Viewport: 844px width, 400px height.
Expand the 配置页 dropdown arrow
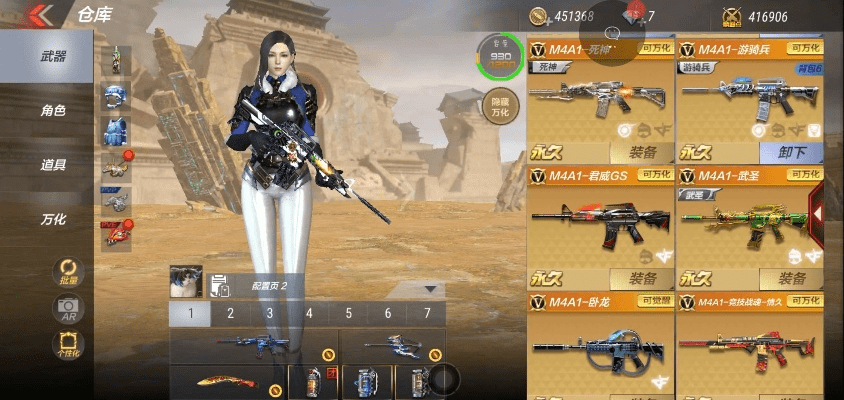[431, 288]
